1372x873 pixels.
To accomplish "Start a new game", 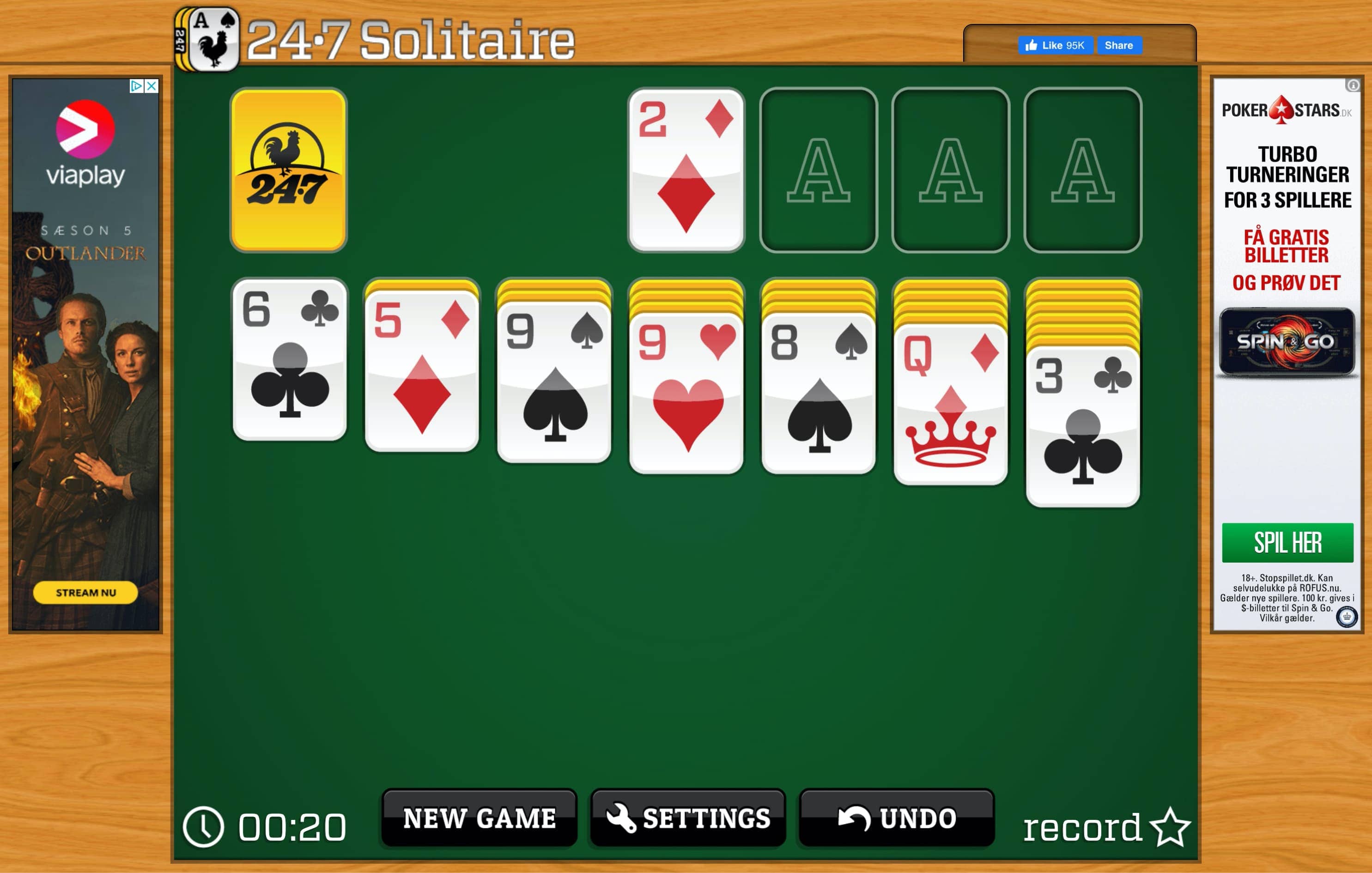I will 480,818.
